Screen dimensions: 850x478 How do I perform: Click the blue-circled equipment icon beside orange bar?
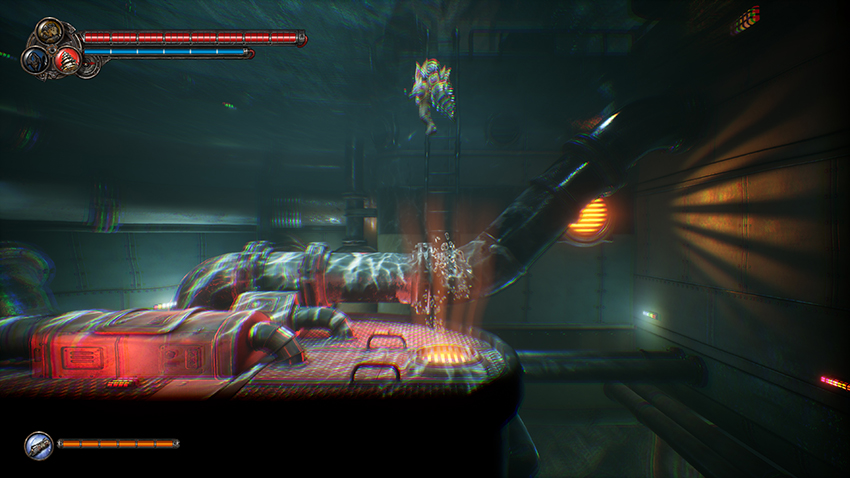point(38,444)
